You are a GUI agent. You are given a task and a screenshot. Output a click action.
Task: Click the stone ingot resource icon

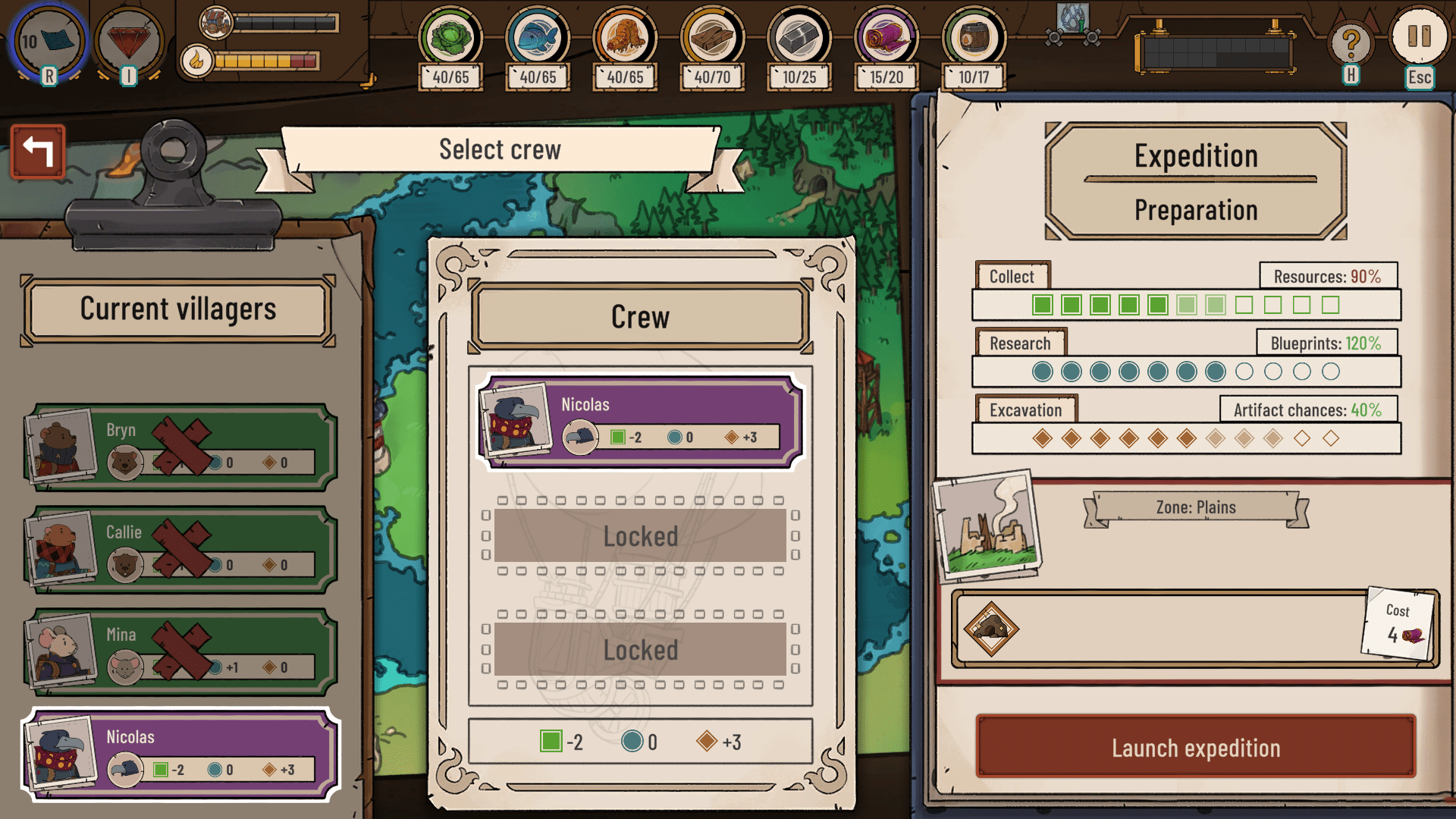[x=799, y=36]
